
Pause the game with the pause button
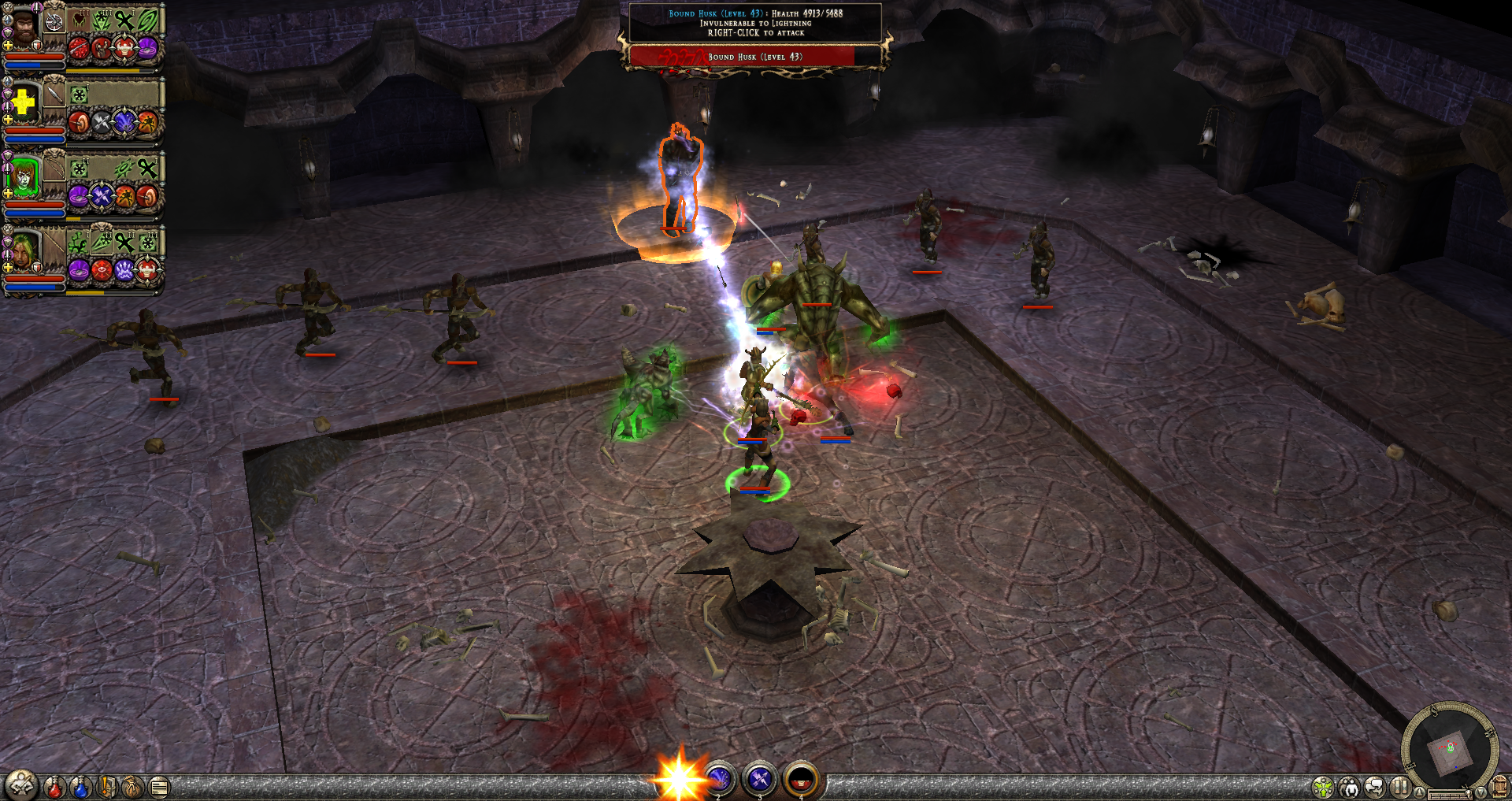(1399, 787)
